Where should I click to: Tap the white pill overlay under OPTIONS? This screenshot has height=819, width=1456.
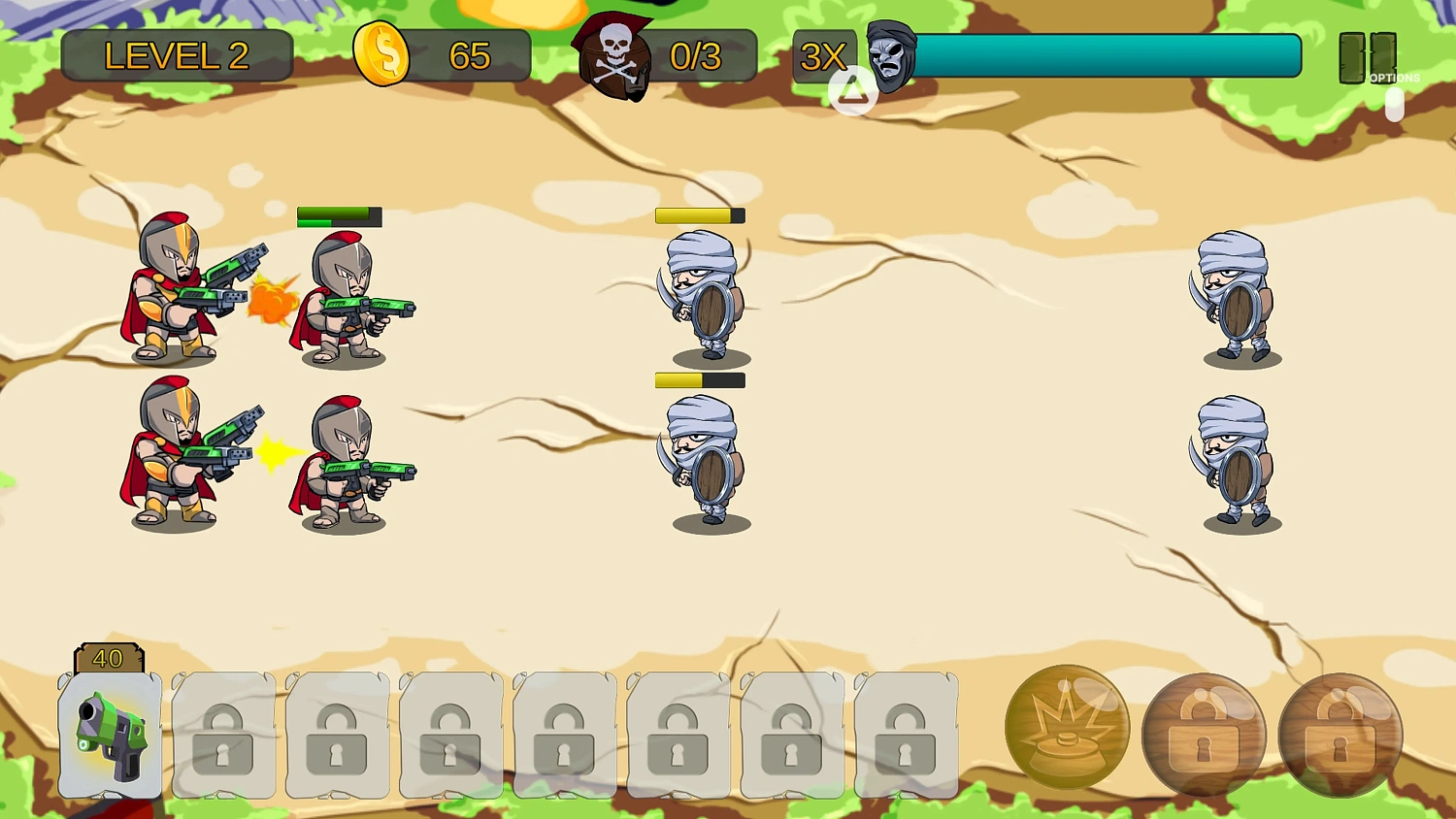coord(1395,107)
